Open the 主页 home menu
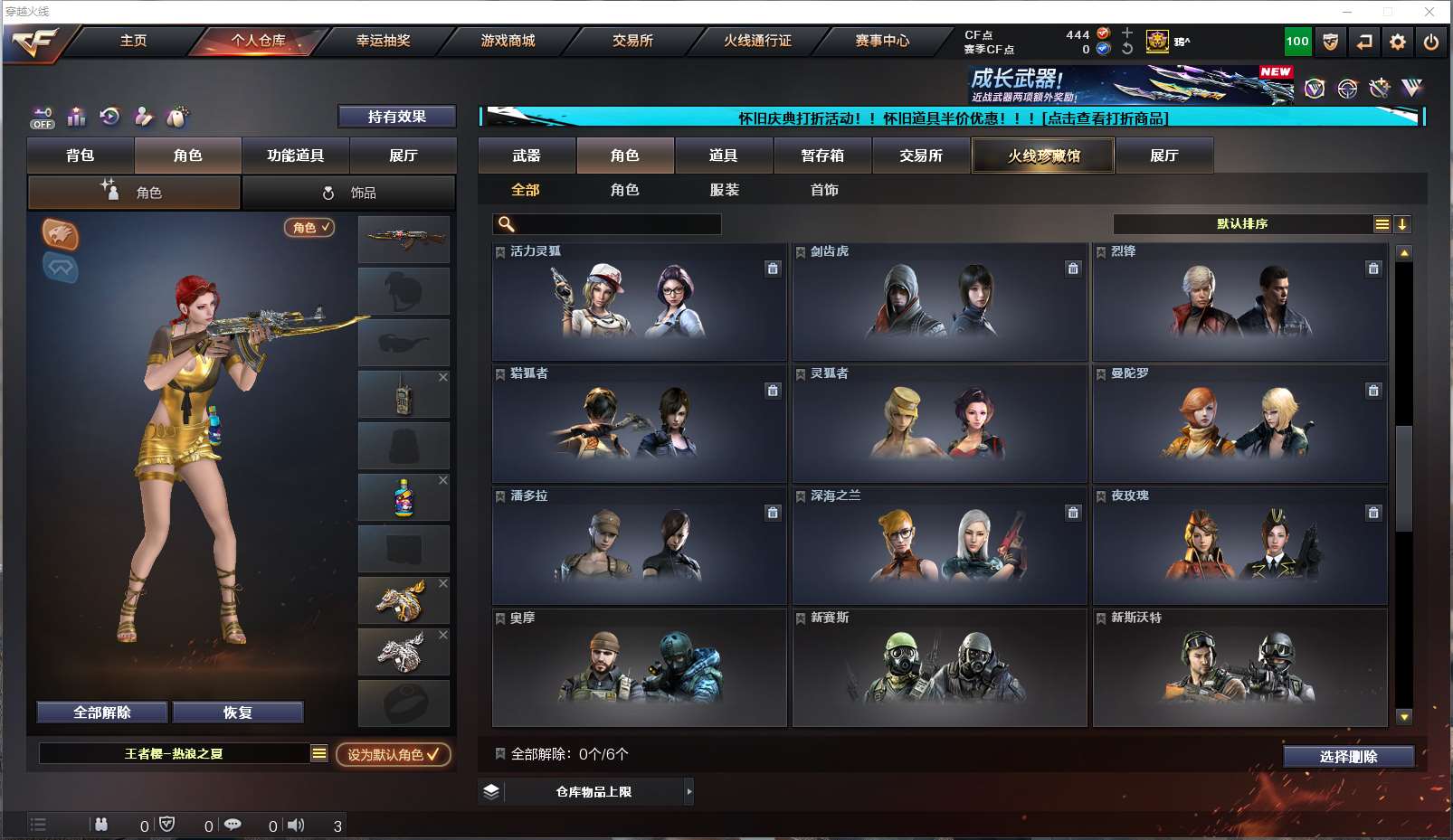Image resolution: width=1453 pixels, height=840 pixels. 133,41
